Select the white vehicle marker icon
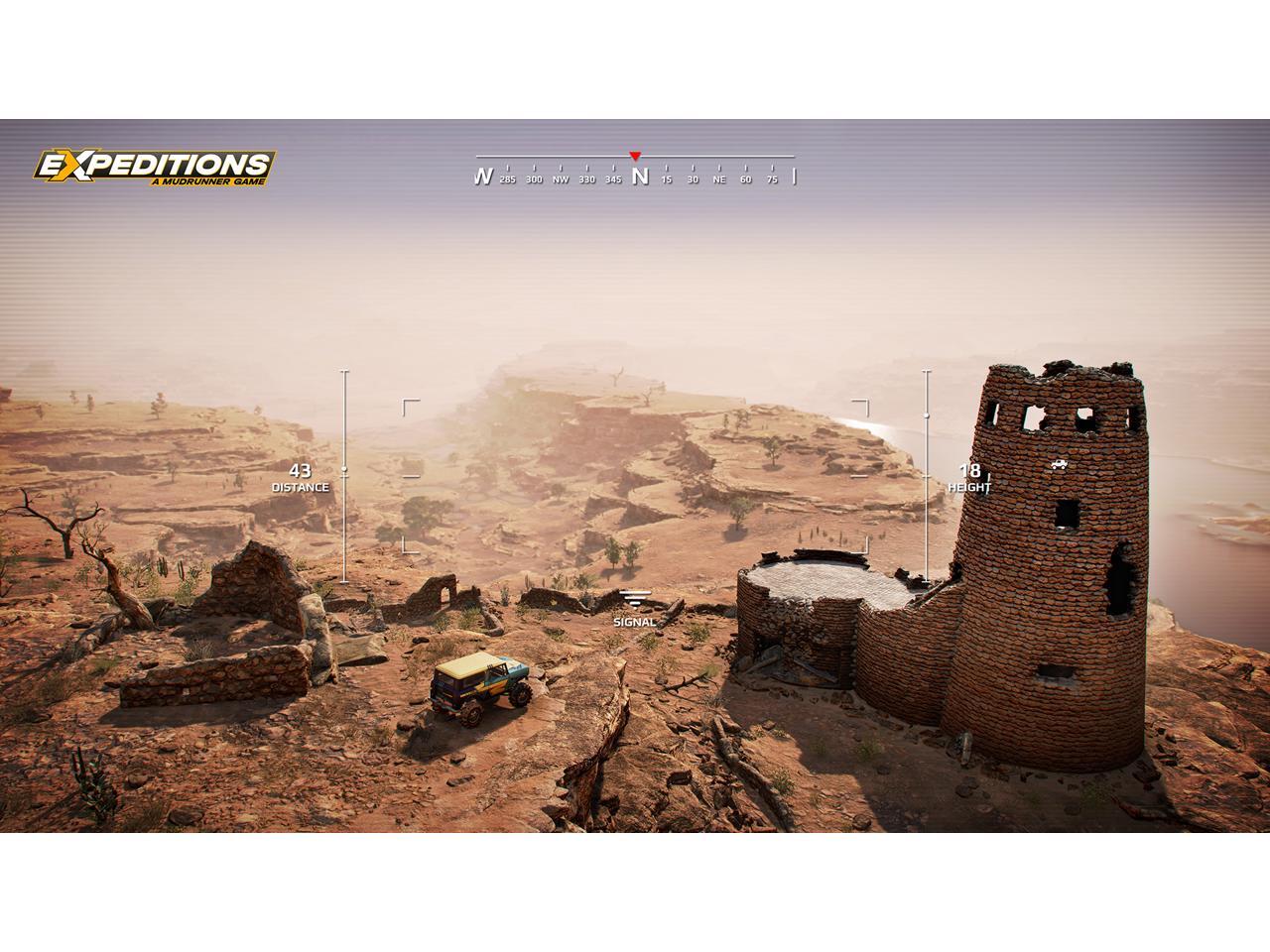1270x952 pixels. [1060, 464]
